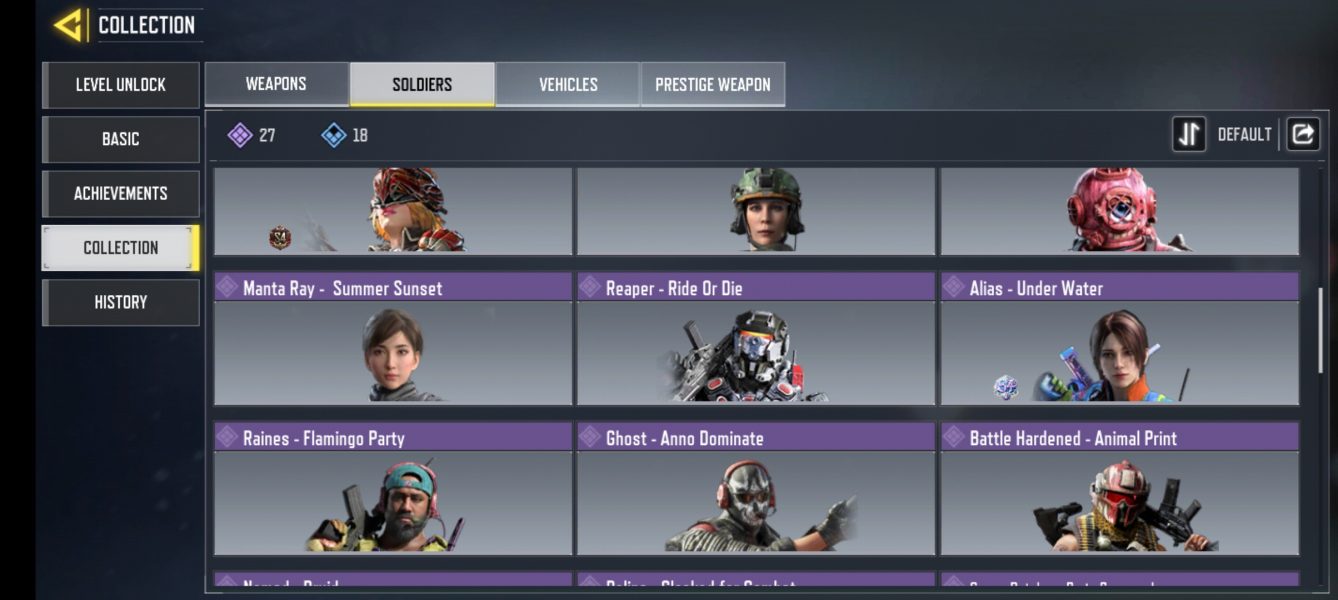The image size is (1338, 600).
Task: Select the Collection side menu entry
Action: [121, 247]
